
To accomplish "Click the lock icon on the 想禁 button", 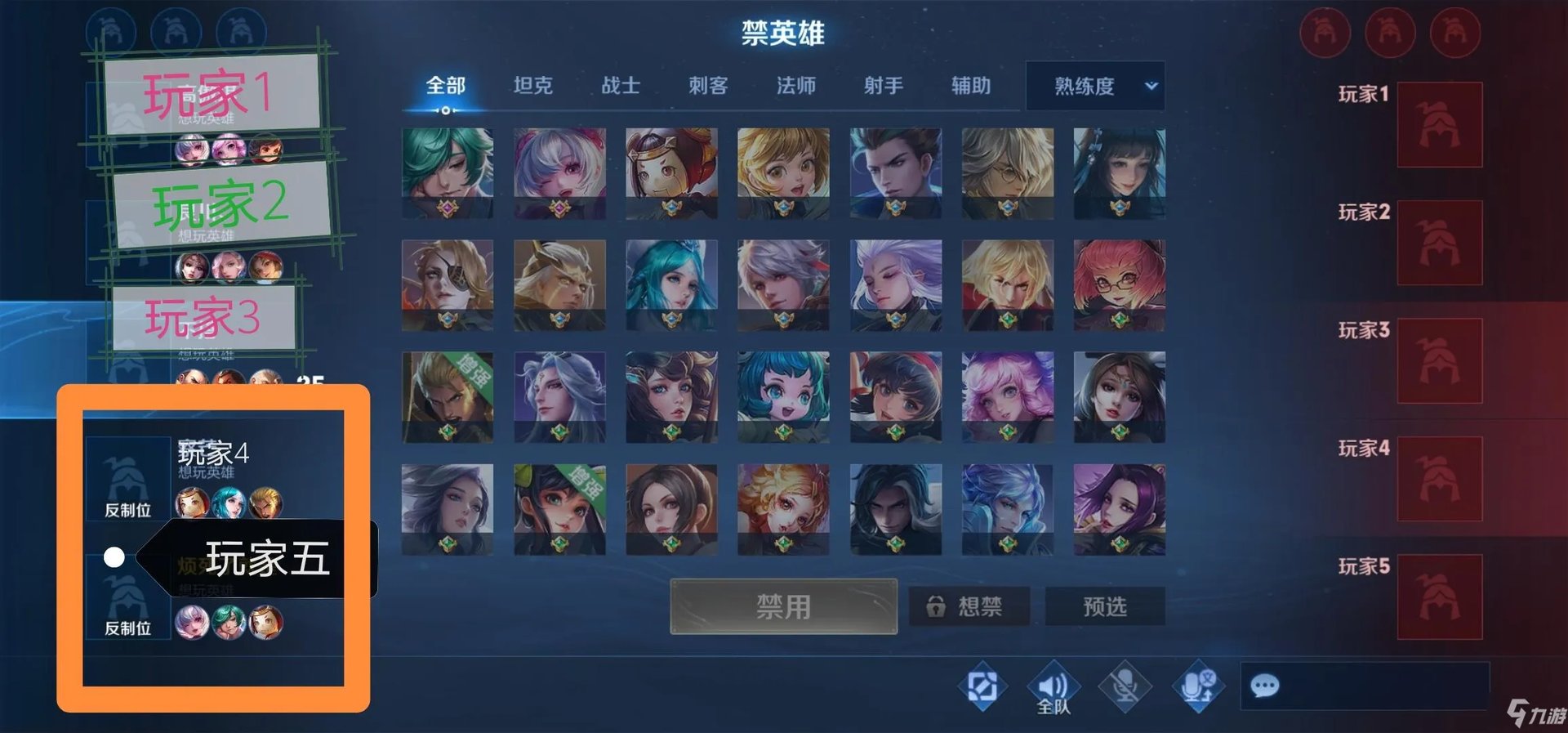I will click(x=938, y=606).
